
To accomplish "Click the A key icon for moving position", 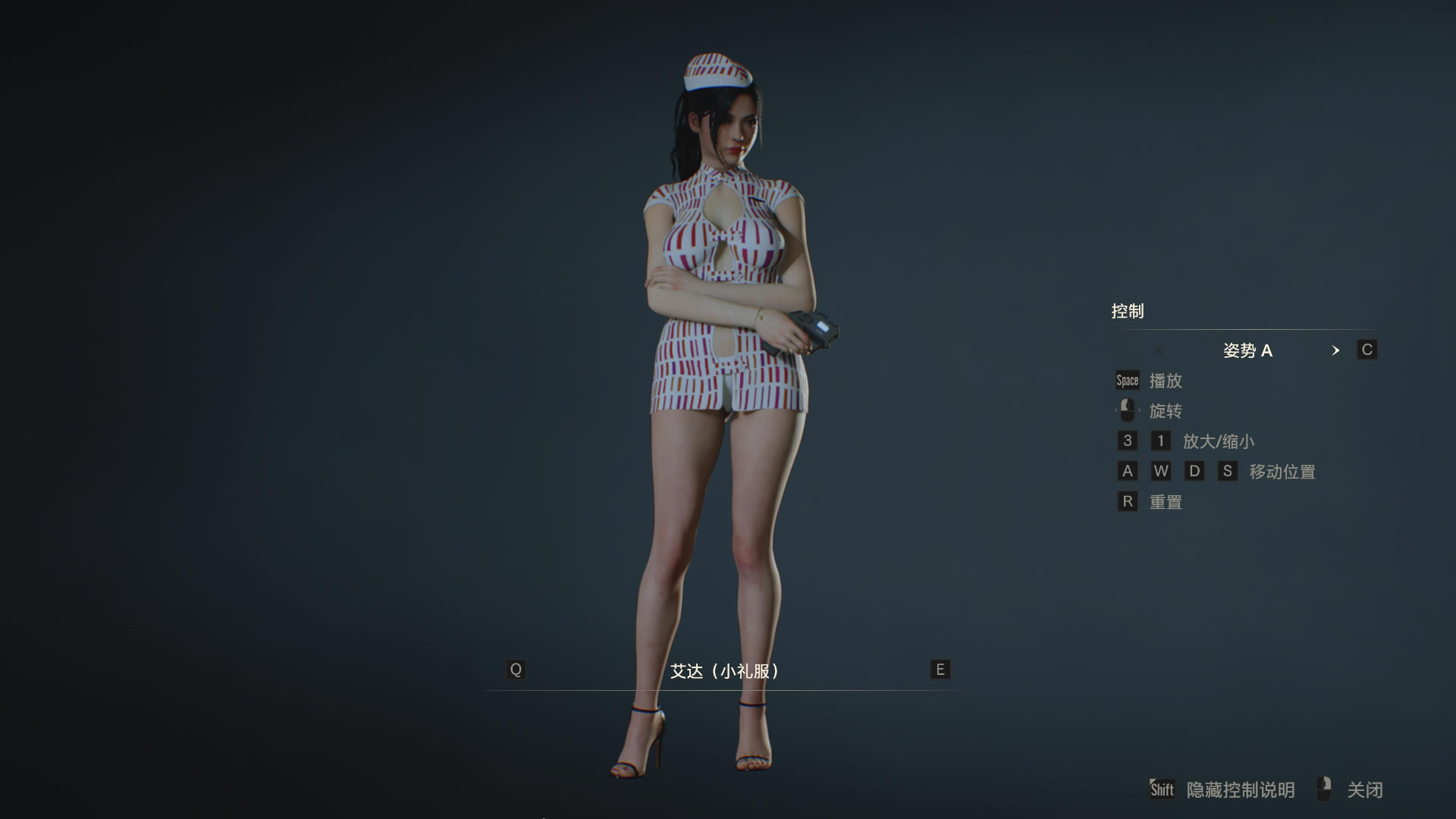I will [x=1128, y=471].
